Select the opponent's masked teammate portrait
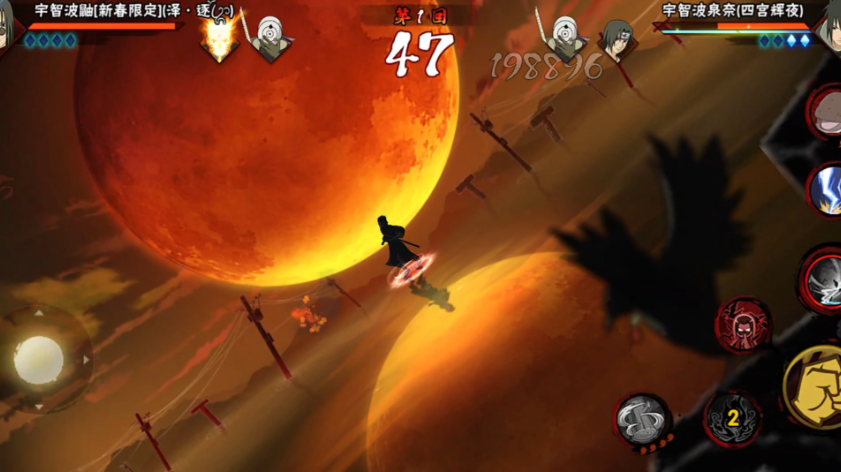This screenshot has height=472, width=841. 566,40
